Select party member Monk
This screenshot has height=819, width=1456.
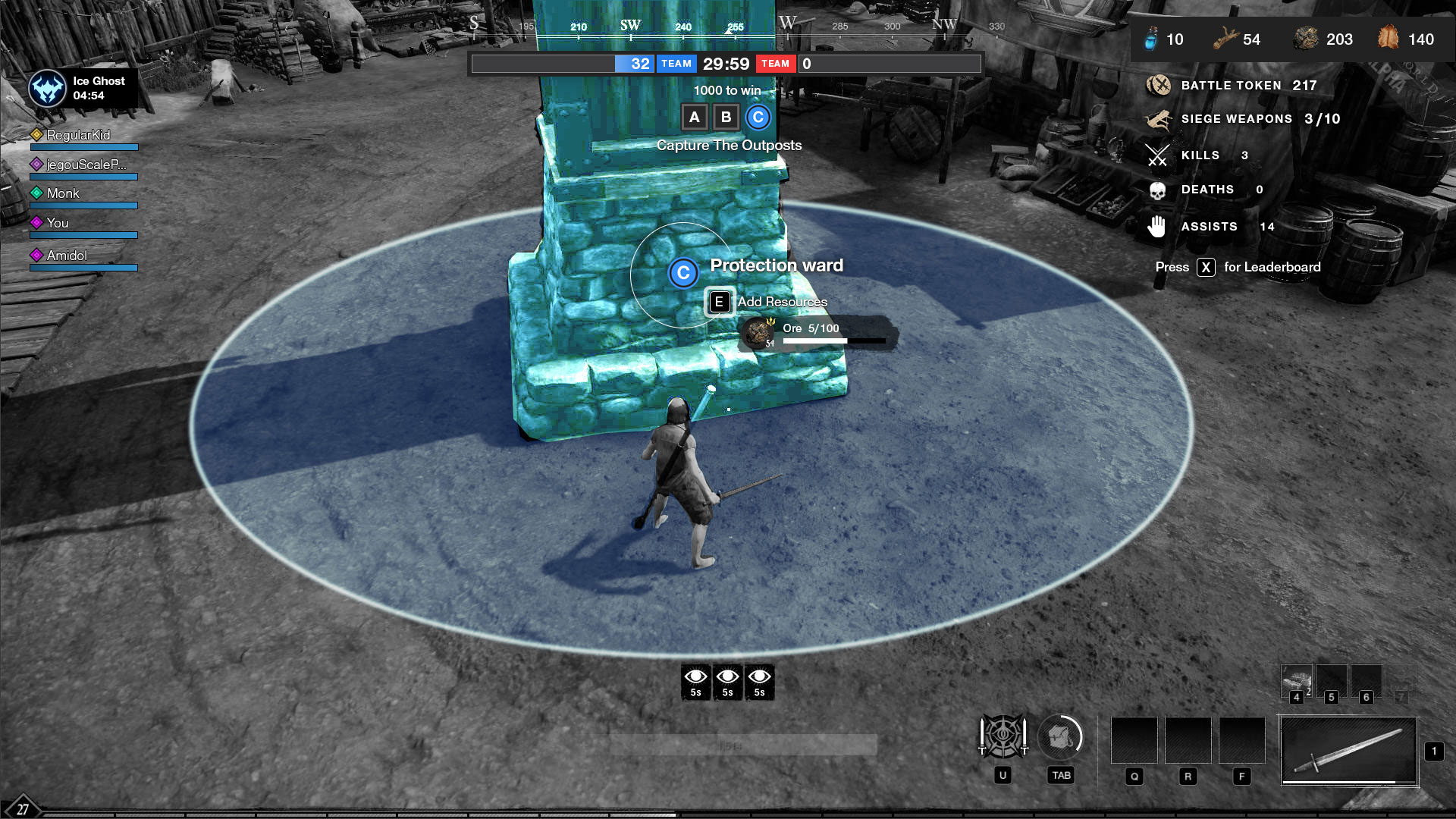click(63, 193)
